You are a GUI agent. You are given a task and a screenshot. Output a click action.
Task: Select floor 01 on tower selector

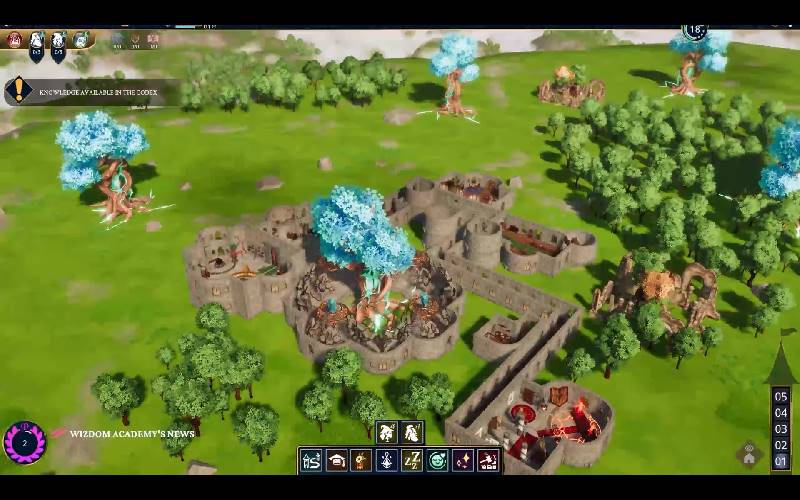tap(781, 462)
